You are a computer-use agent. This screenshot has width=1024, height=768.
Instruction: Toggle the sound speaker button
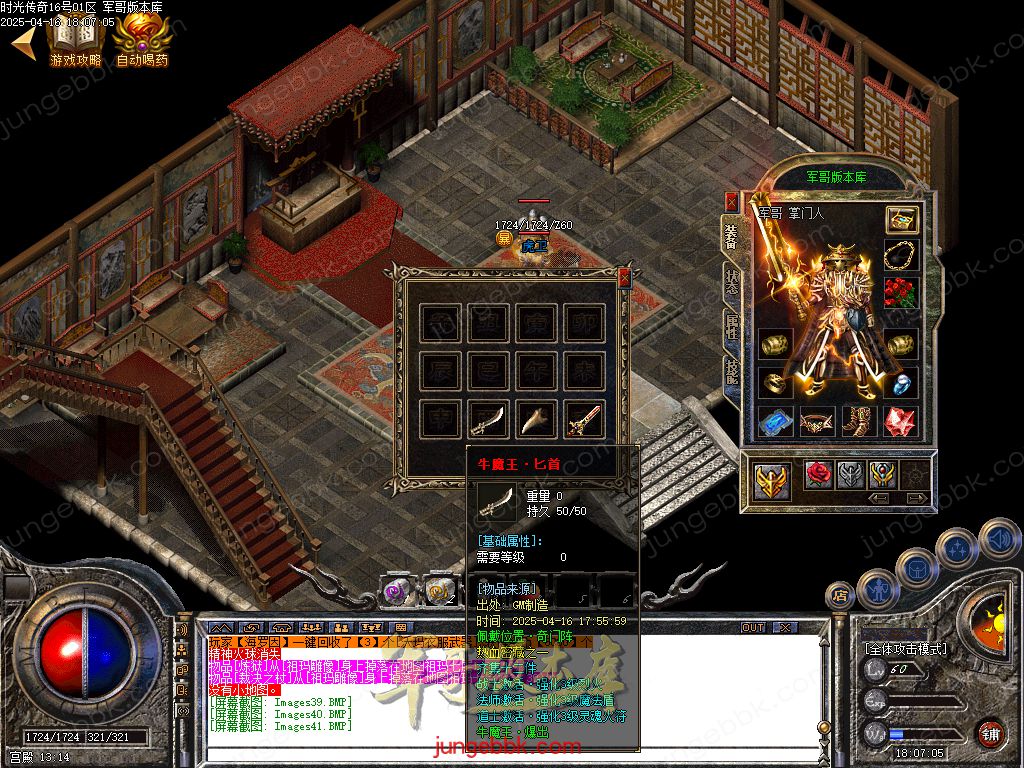[x=998, y=538]
